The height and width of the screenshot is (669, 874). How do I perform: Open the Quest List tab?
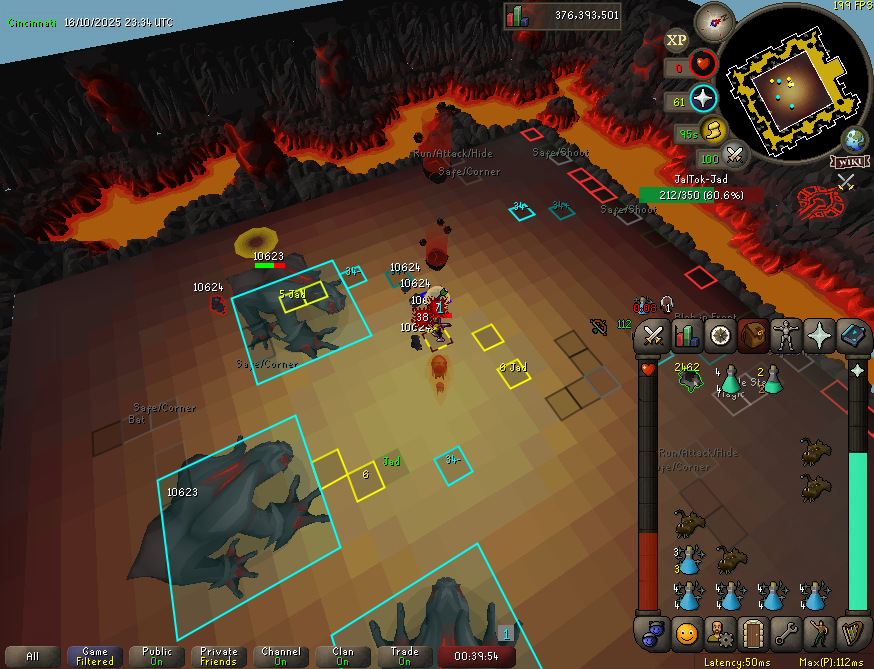[x=720, y=335]
